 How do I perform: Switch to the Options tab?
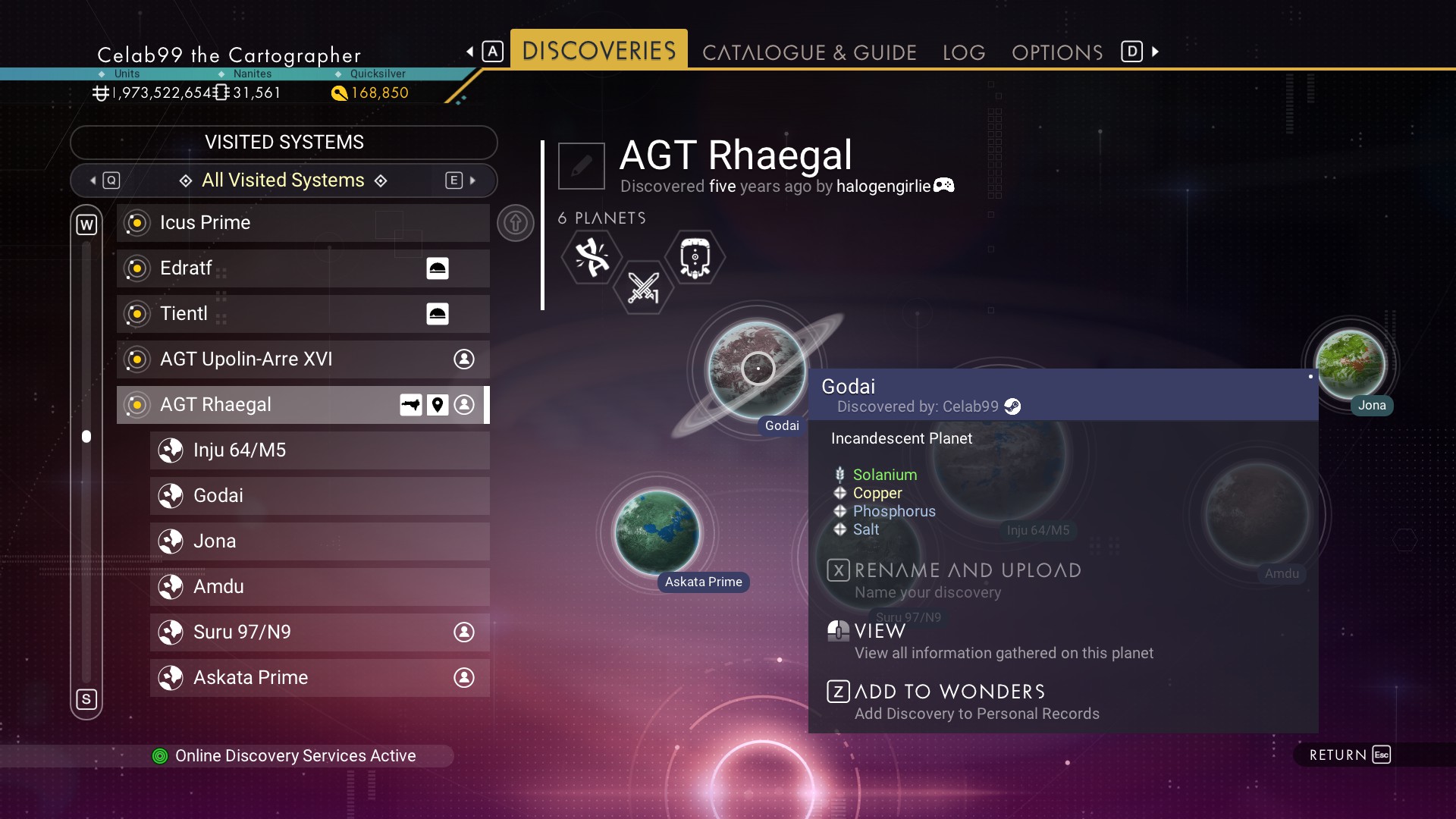coord(1057,52)
